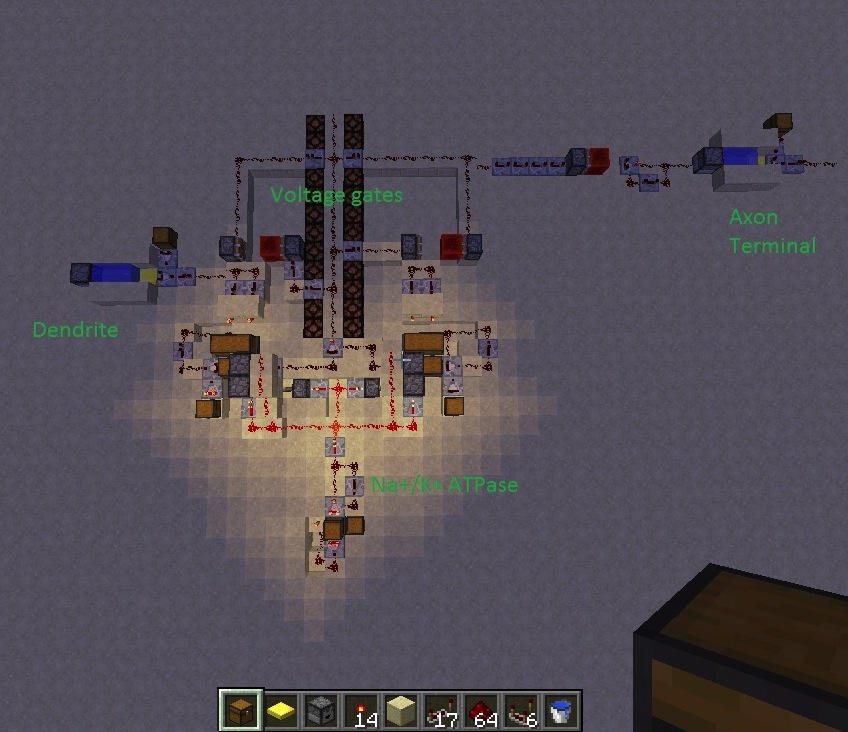Image resolution: width=848 pixels, height=732 pixels.
Task: Select the chest slot in the hotbar
Action: (241, 710)
